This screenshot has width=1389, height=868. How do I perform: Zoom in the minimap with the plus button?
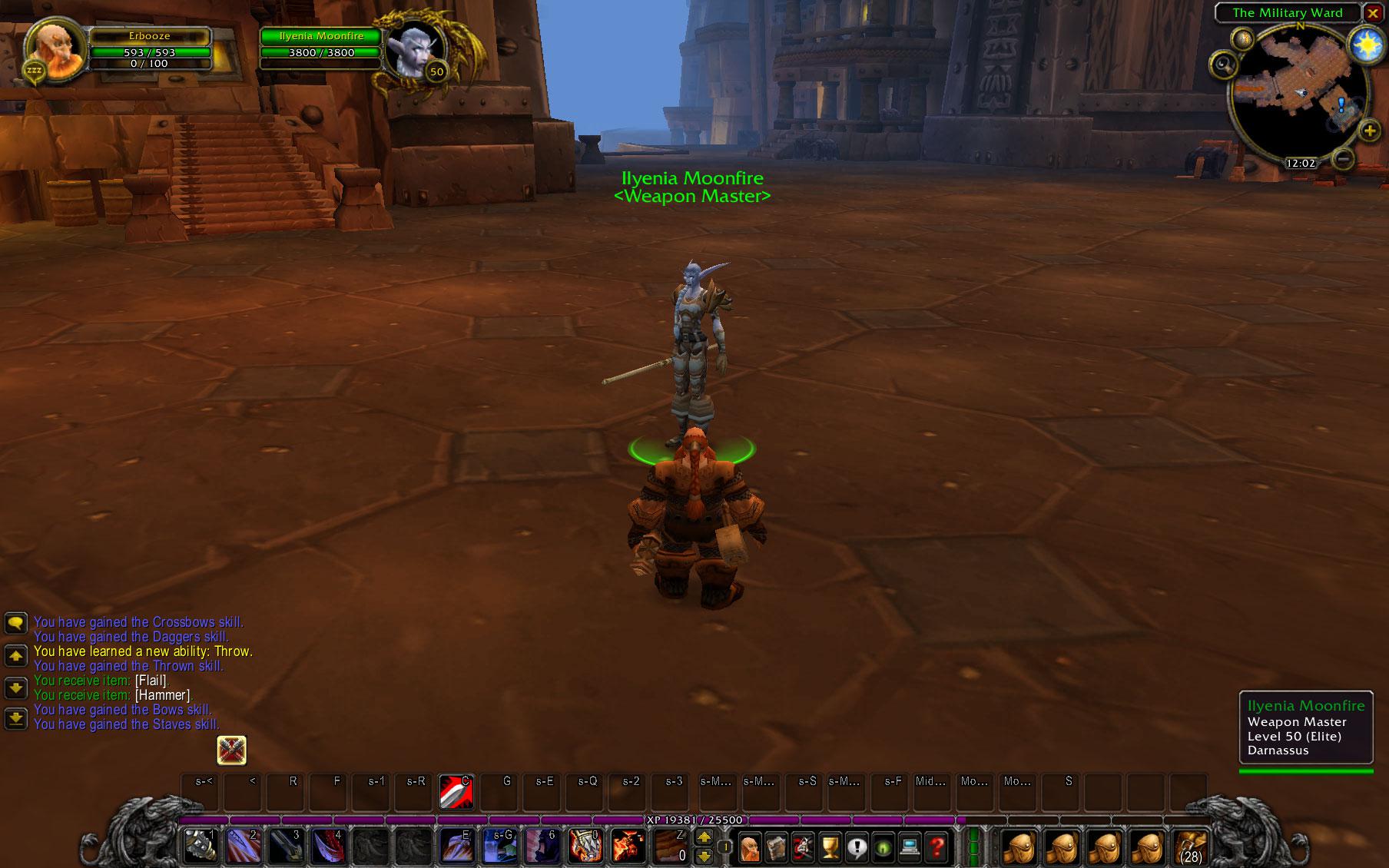(1371, 131)
